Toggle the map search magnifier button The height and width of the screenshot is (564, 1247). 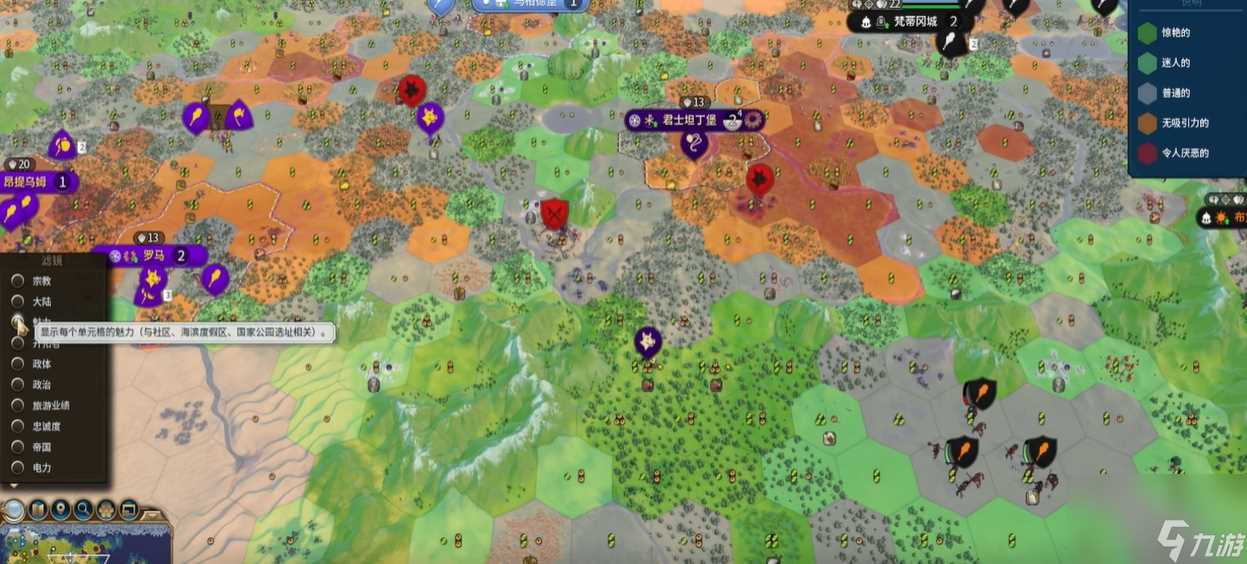tap(84, 510)
